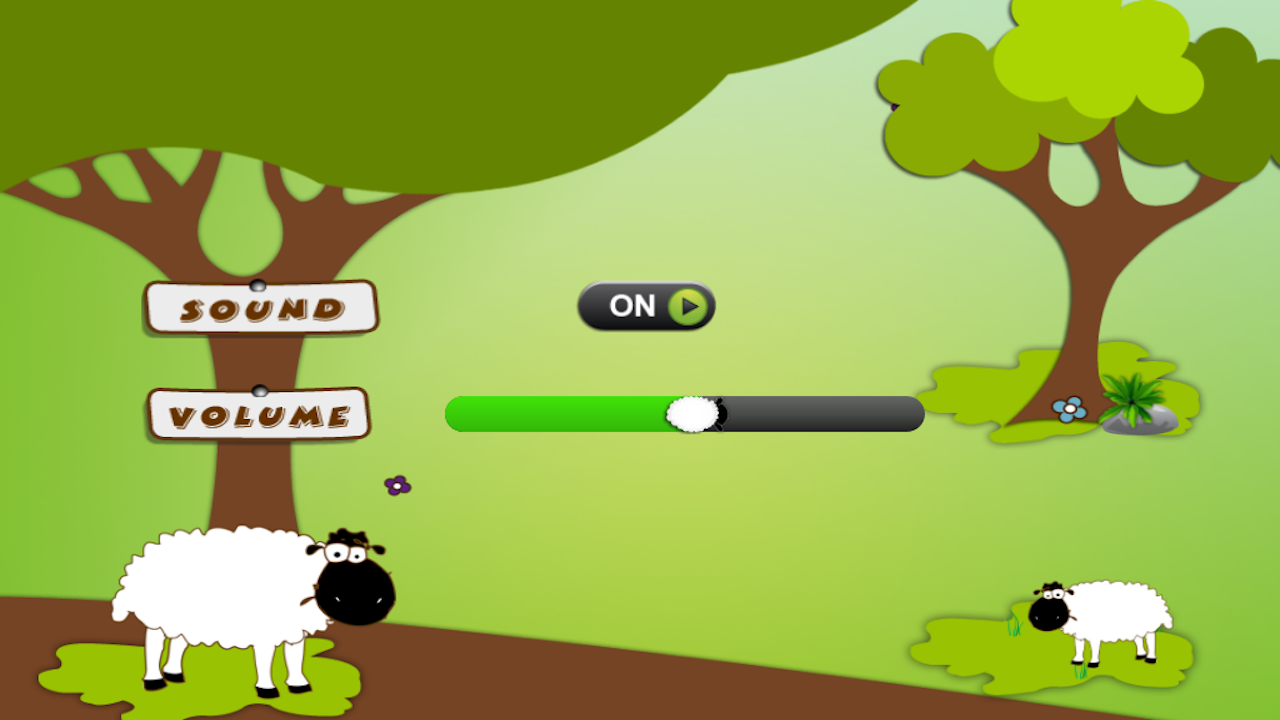The width and height of the screenshot is (1280, 720).
Task: Click the dark end of the volume slider
Action: point(880,413)
